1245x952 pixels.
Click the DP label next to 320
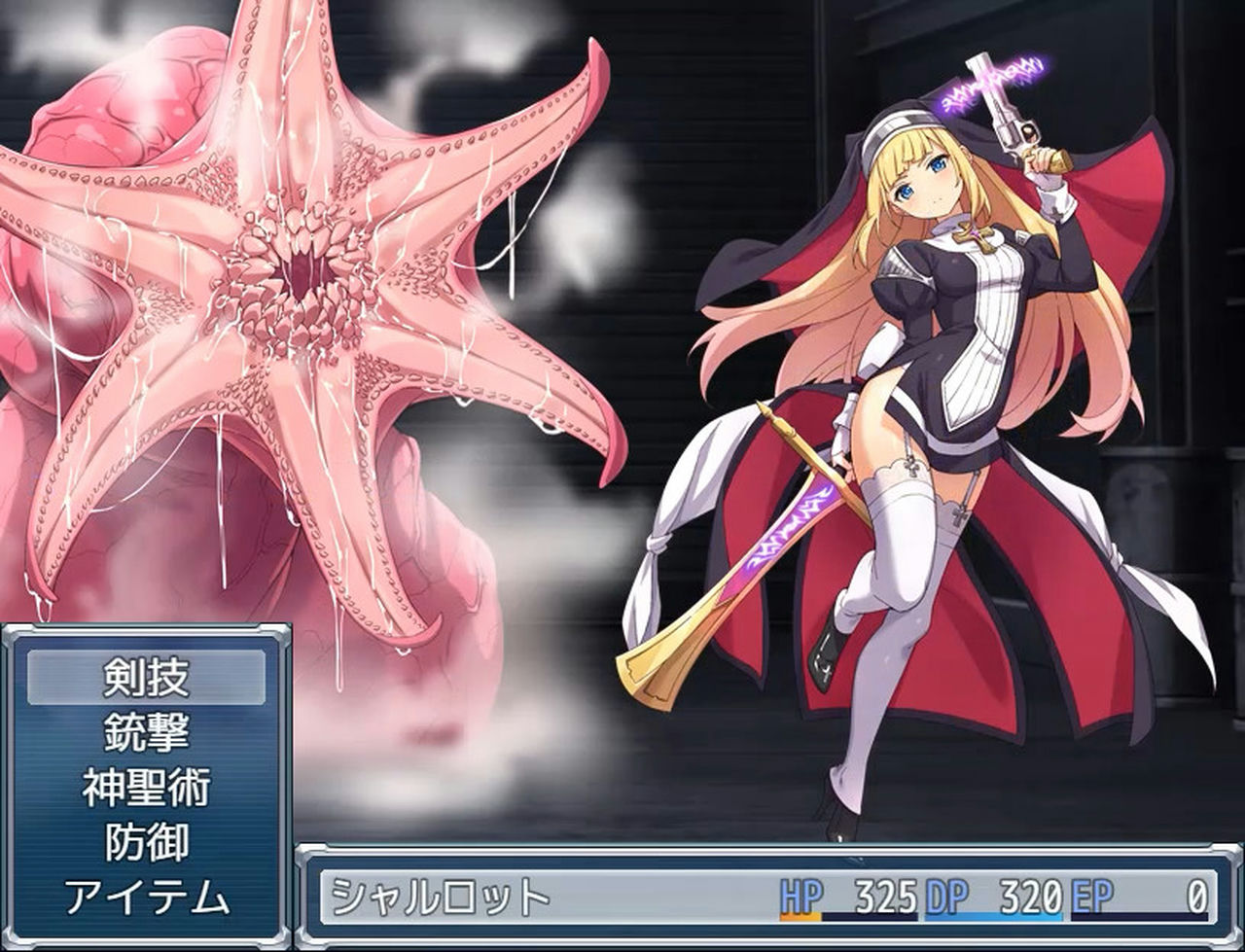pyautogui.click(x=943, y=894)
